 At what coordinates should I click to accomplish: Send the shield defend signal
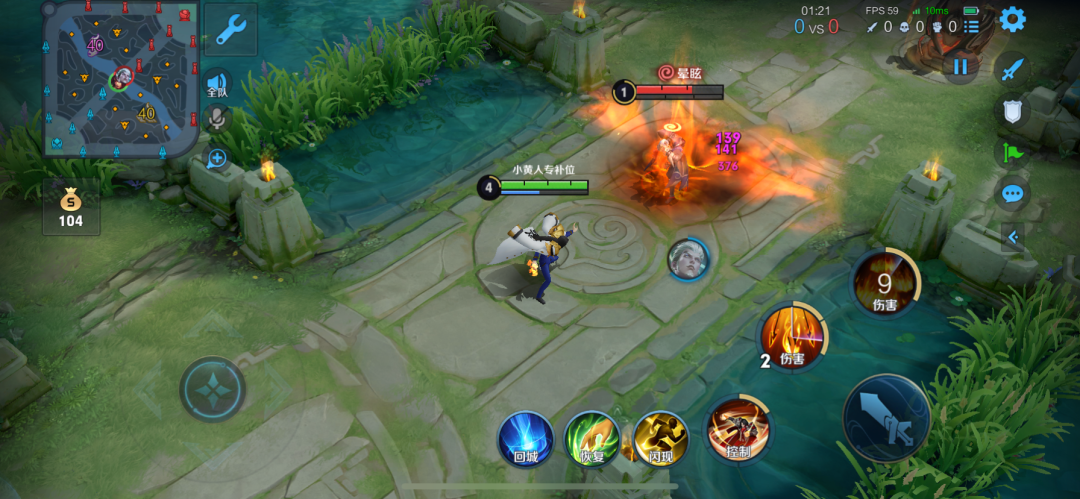pos(1012,111)
